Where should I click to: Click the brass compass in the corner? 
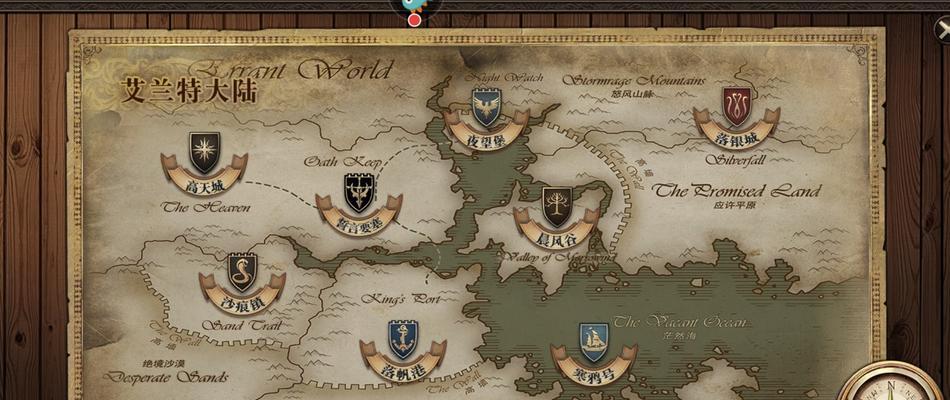[x=895, y=385]
